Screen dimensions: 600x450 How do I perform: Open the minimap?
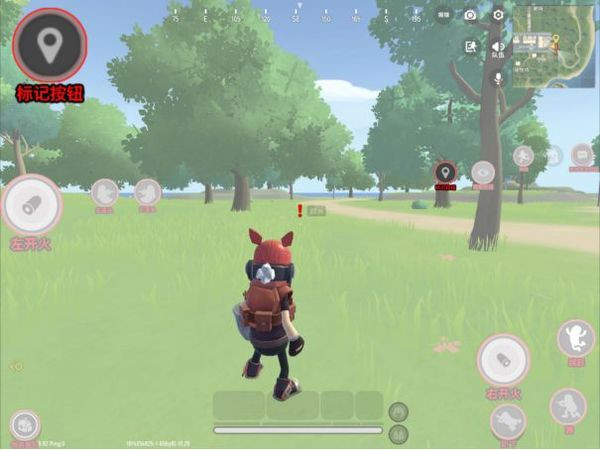[x=553, y=44]
